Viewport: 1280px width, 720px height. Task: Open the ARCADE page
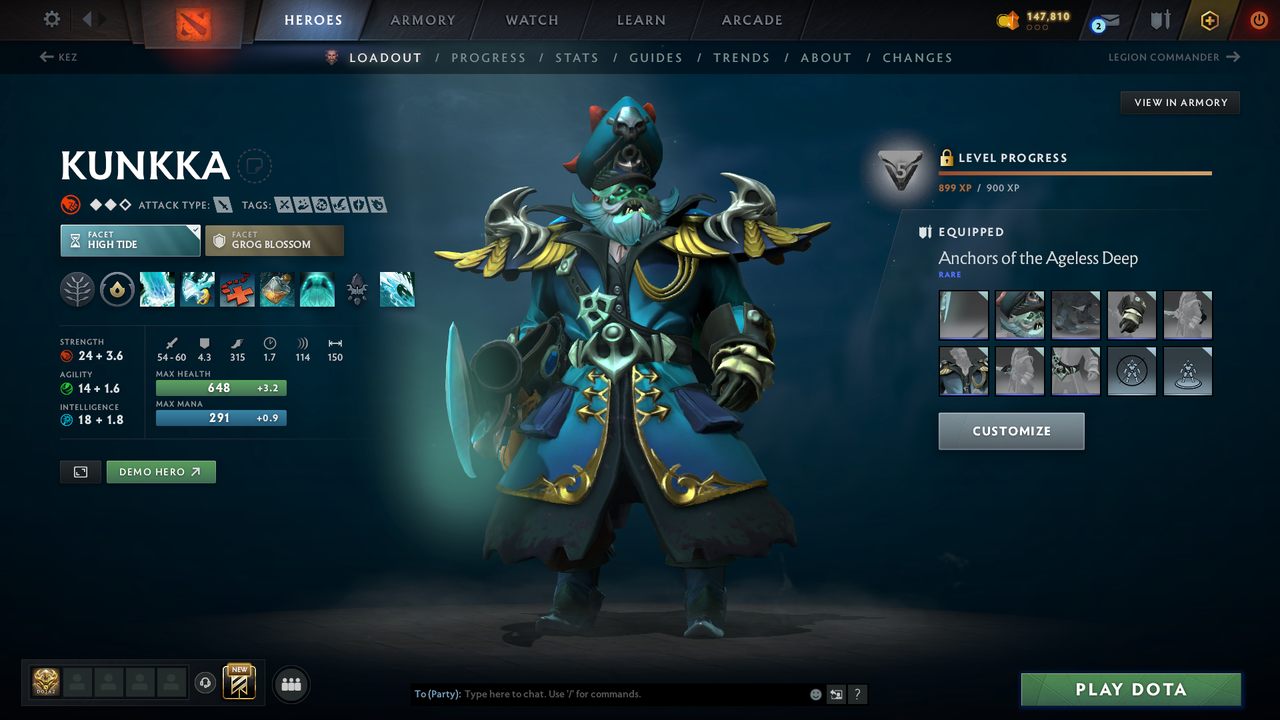751,20
